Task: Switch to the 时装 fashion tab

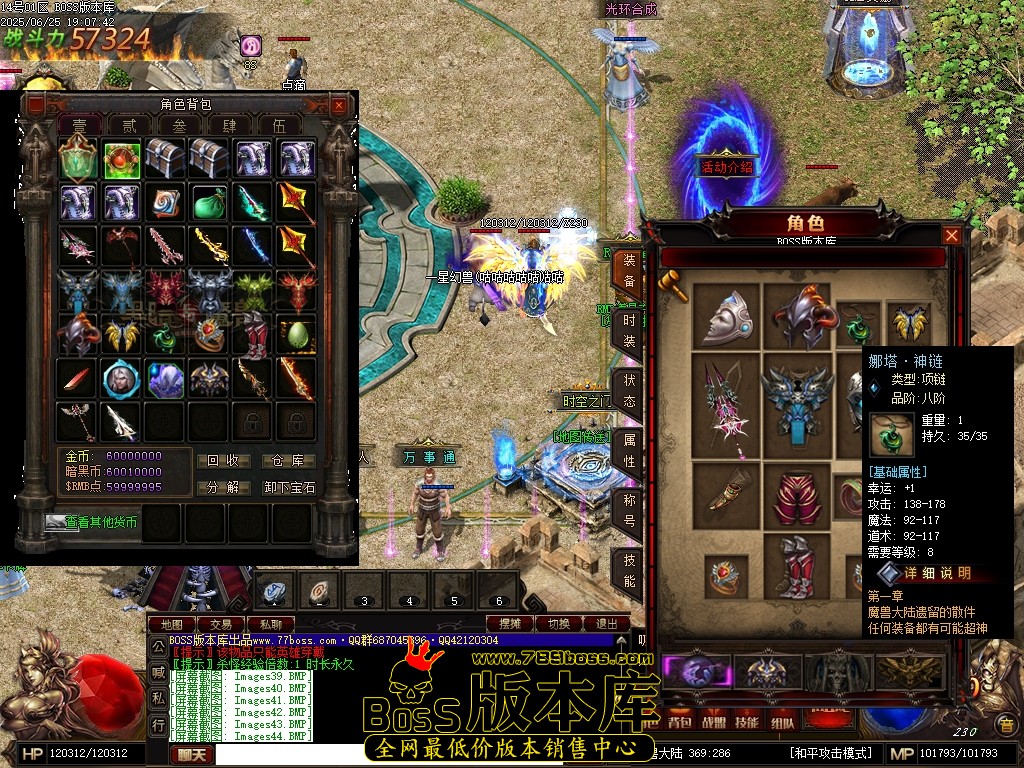Action: pos(629,328)
